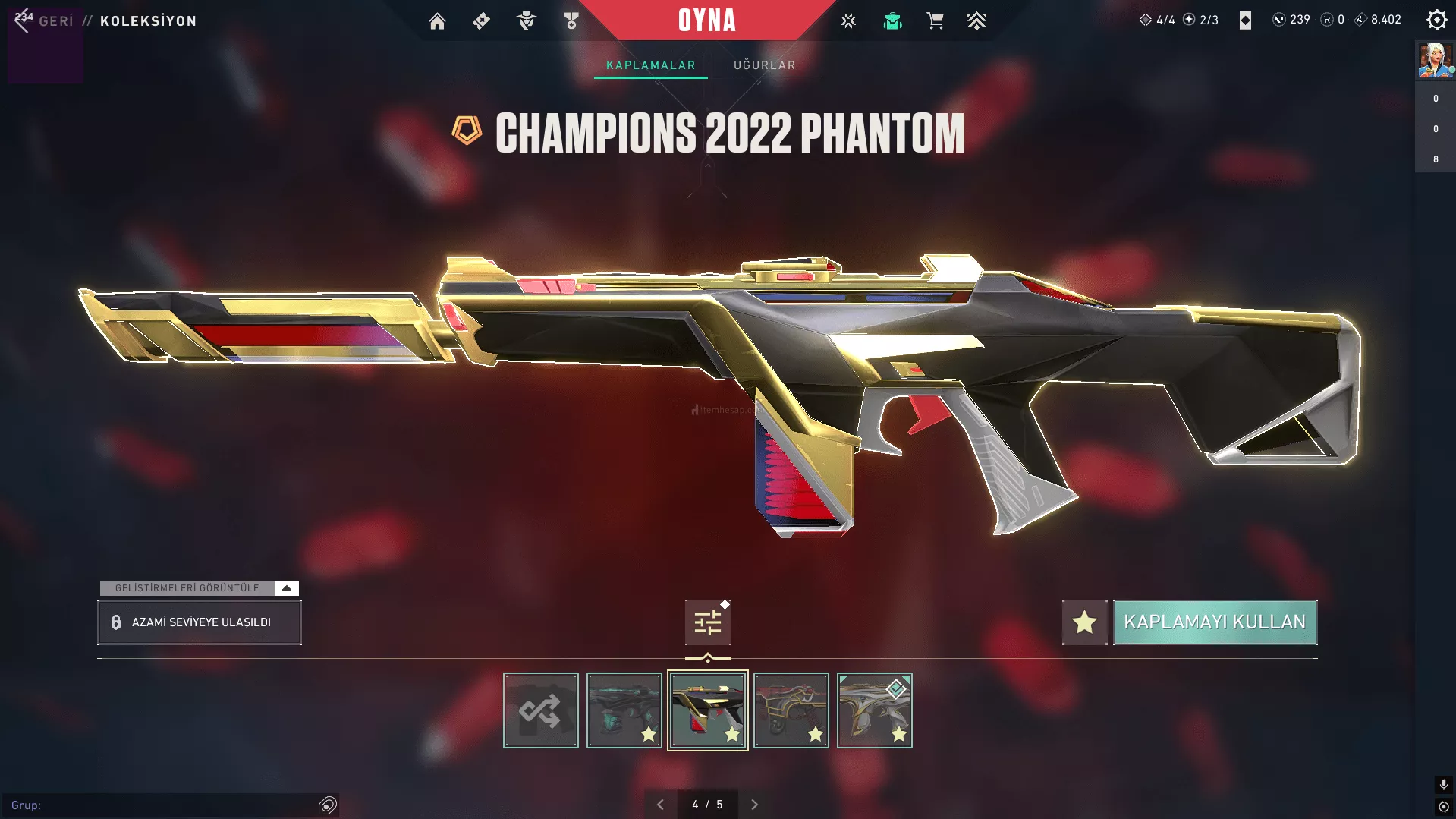Choose the silver and gold Phantom thumbnail
The image size is (1456, 819).
click(874, 711)
